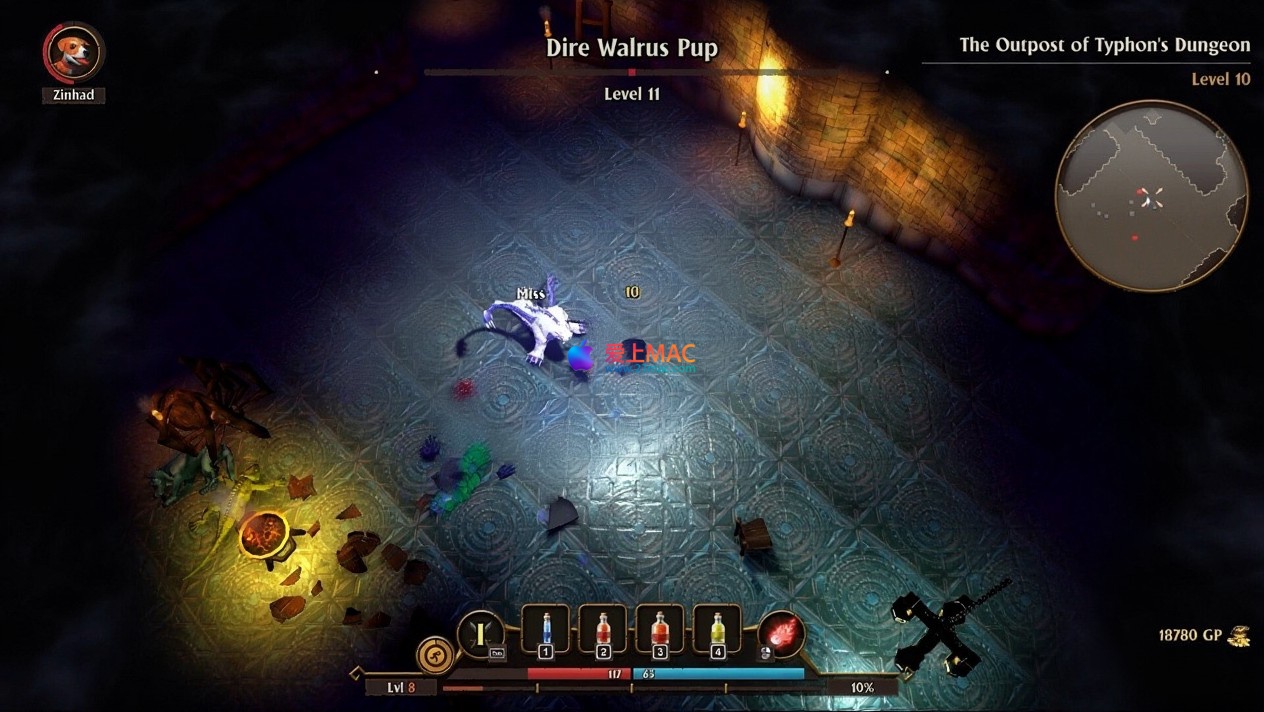
Task: Use the potion in slot 2
Action: (x=603, y=629)
